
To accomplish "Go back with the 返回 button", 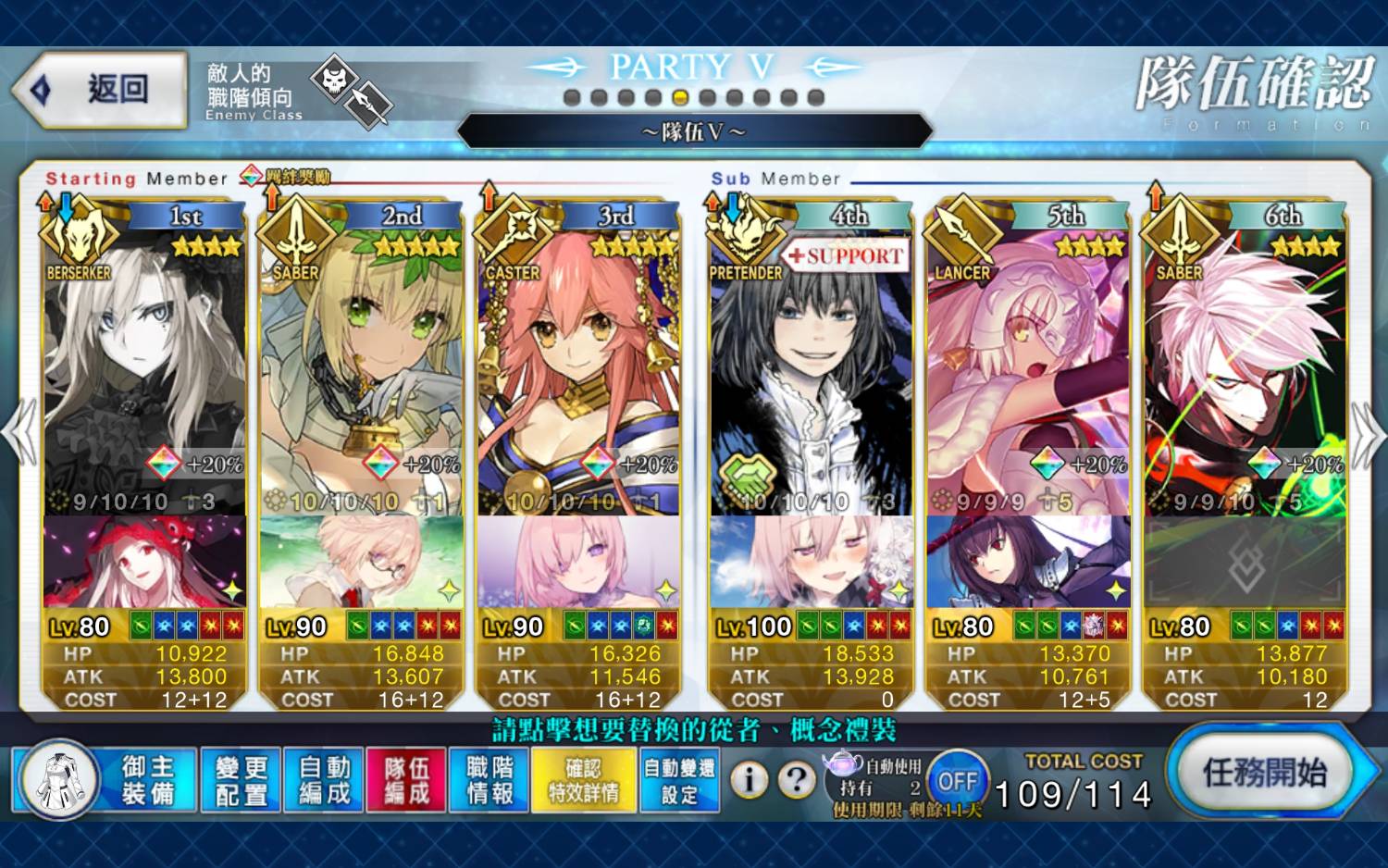I will [x=100, y=90].
